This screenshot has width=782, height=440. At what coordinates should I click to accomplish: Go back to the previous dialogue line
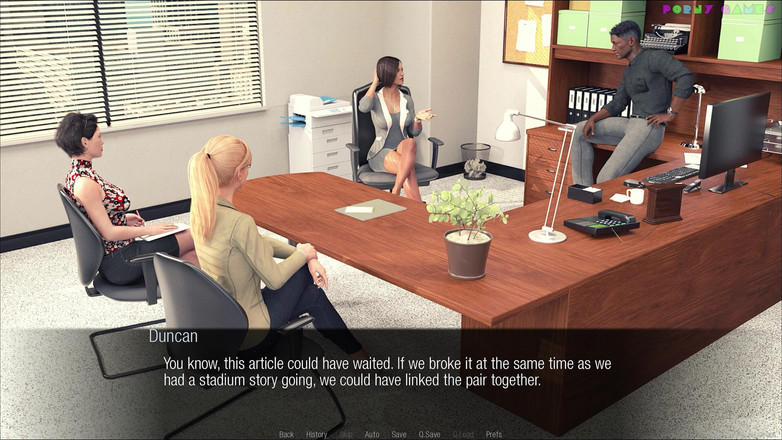click(286, 434)
